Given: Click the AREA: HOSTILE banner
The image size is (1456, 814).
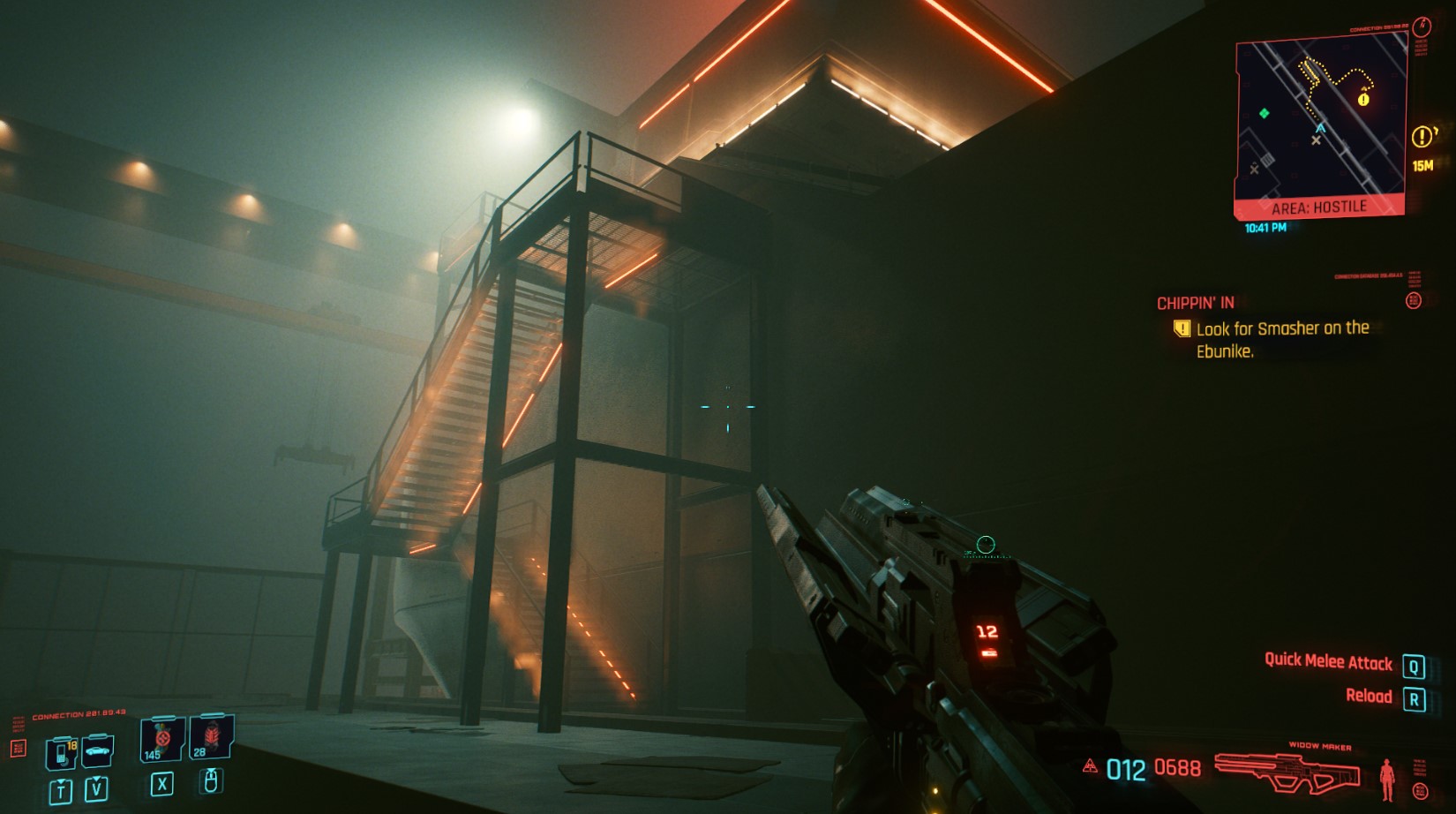Looking at the screenshot, I should (1319, 207).
